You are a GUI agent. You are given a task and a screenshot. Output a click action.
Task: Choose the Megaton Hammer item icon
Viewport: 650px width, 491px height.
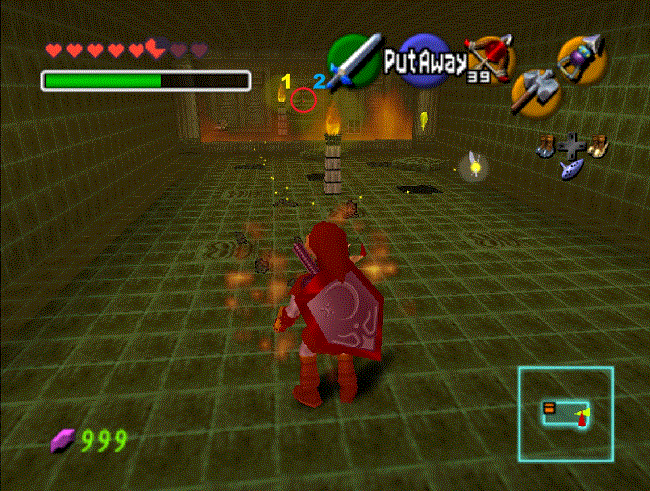click(534, 92)
